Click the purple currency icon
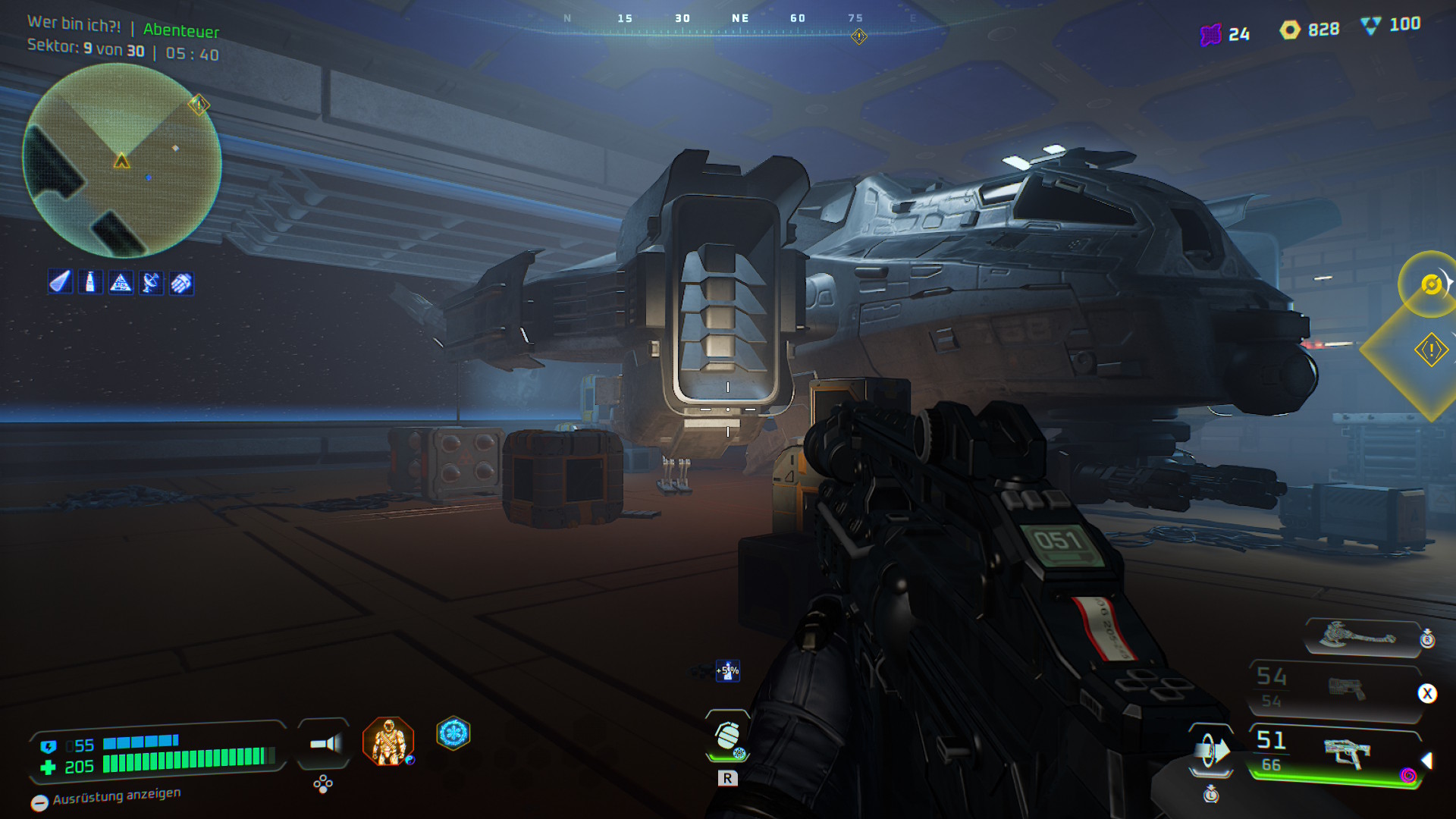 pyautogui.click(x=1211, y=34)
